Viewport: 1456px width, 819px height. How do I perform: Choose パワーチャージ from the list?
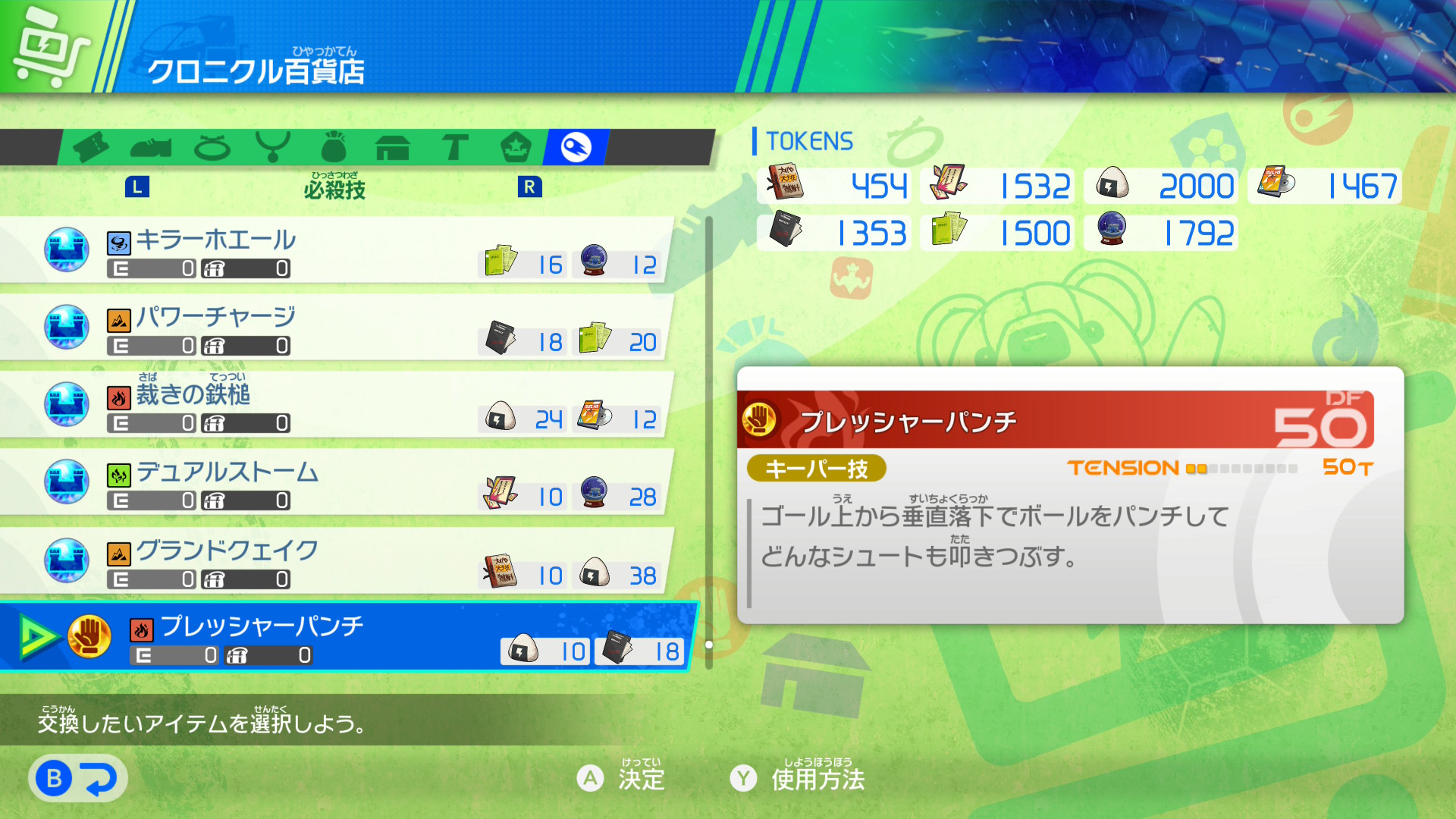tap(334, 328)
